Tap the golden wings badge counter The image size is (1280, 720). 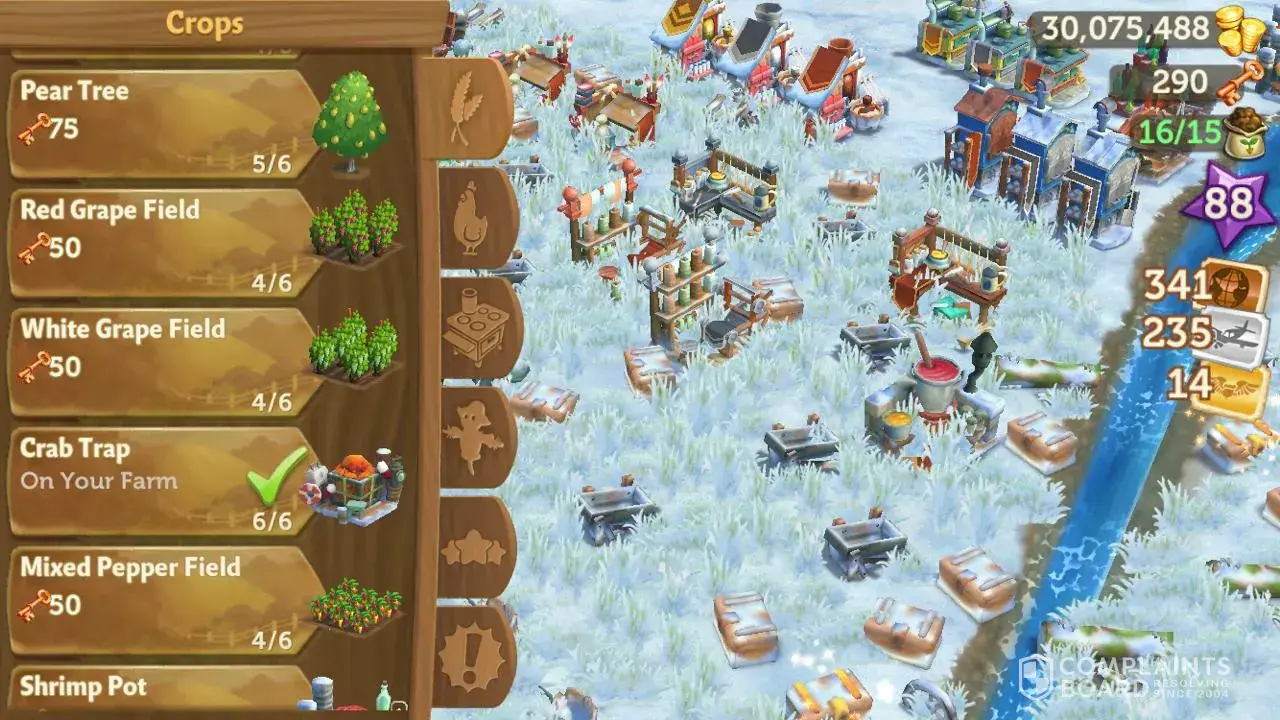(1216, 385)
